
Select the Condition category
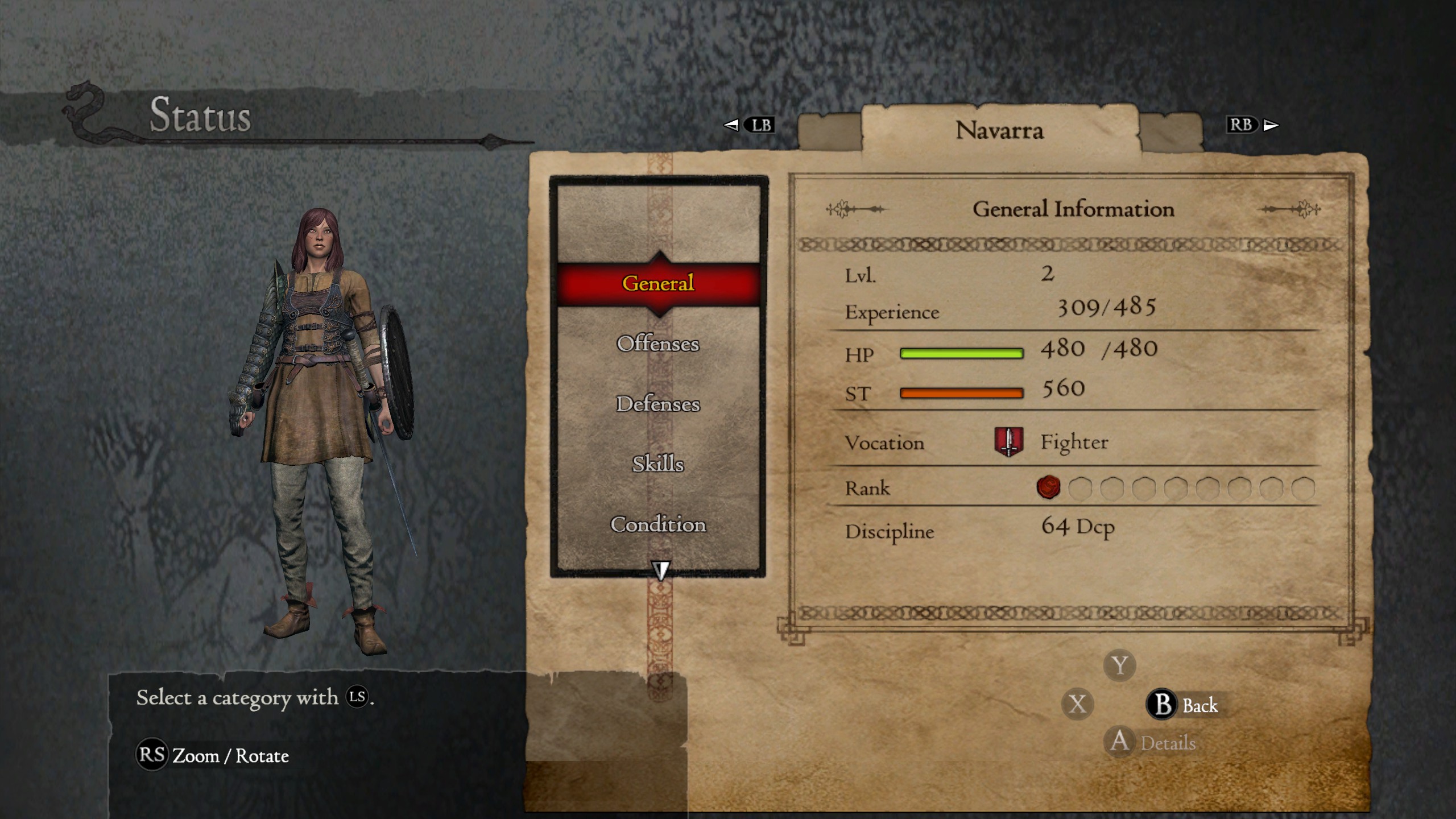(x=660, y=526)
